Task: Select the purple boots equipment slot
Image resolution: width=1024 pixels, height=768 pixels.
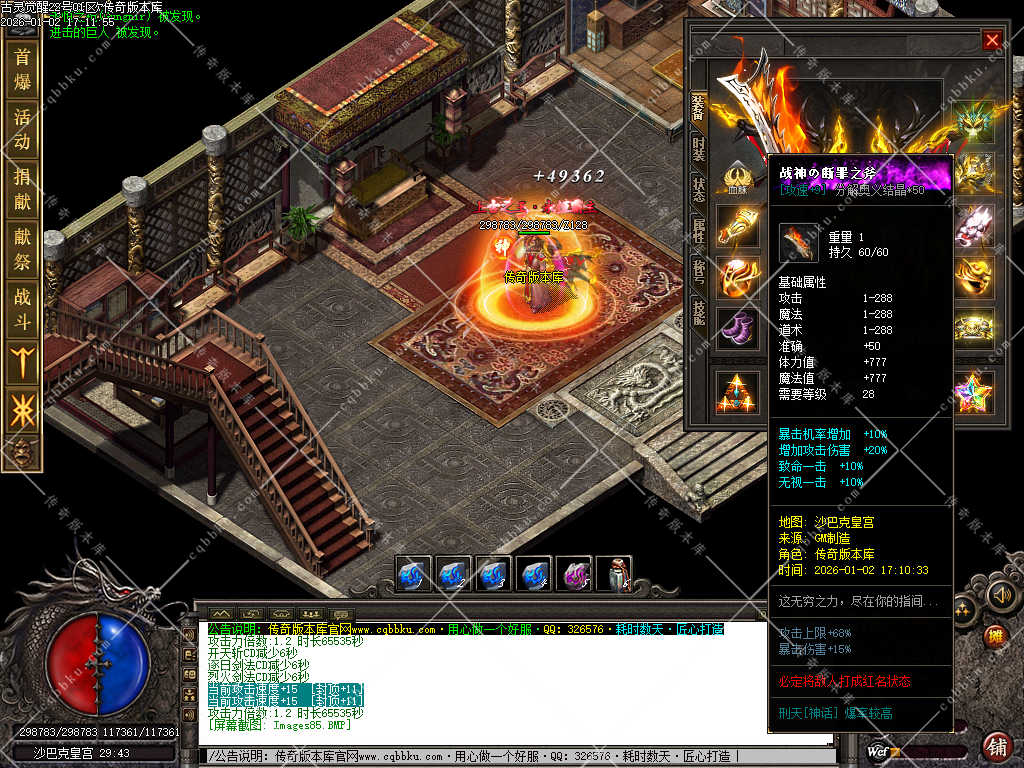Action: point(738,328)
